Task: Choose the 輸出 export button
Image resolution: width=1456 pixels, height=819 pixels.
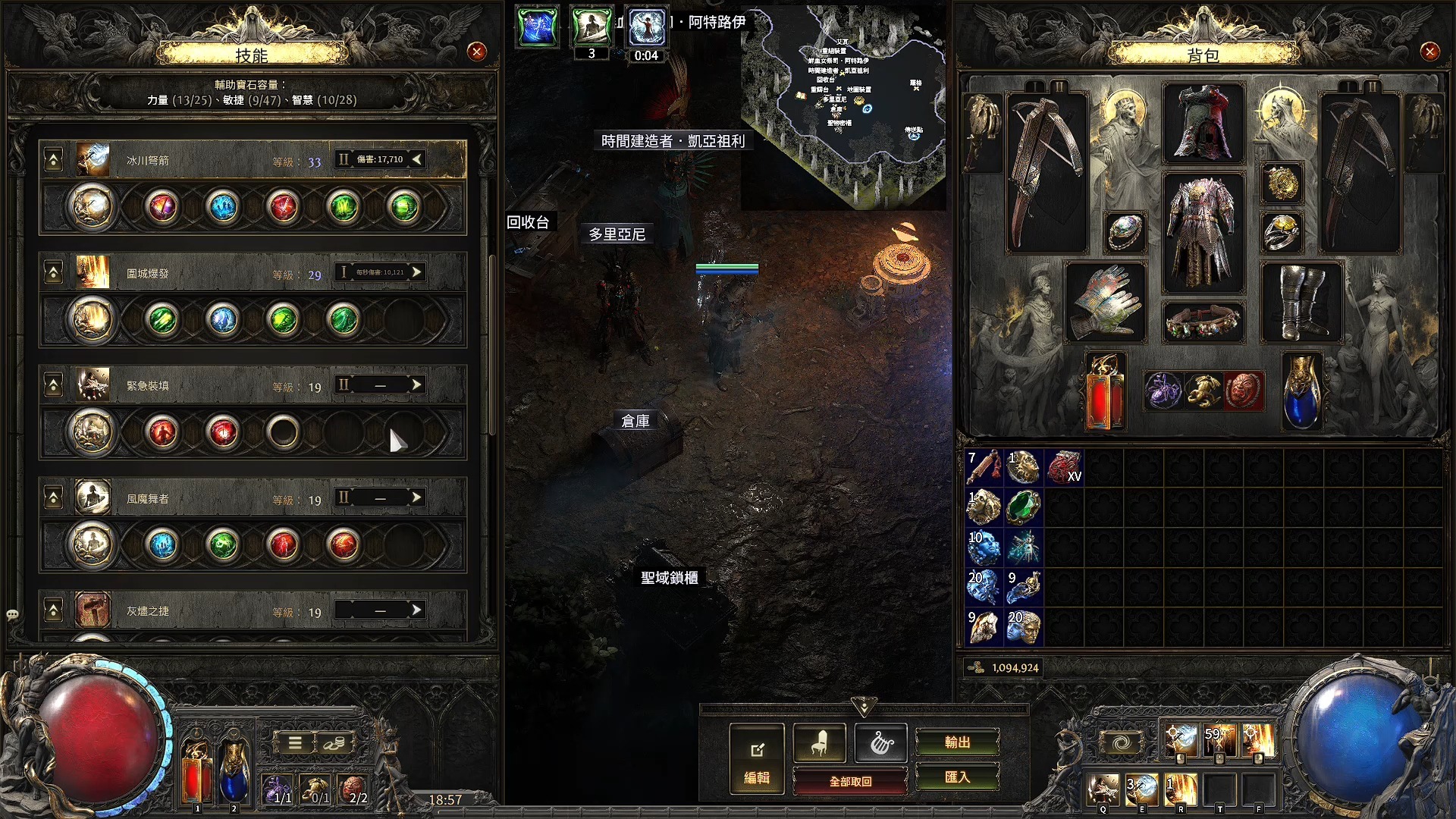Action: 957,742
